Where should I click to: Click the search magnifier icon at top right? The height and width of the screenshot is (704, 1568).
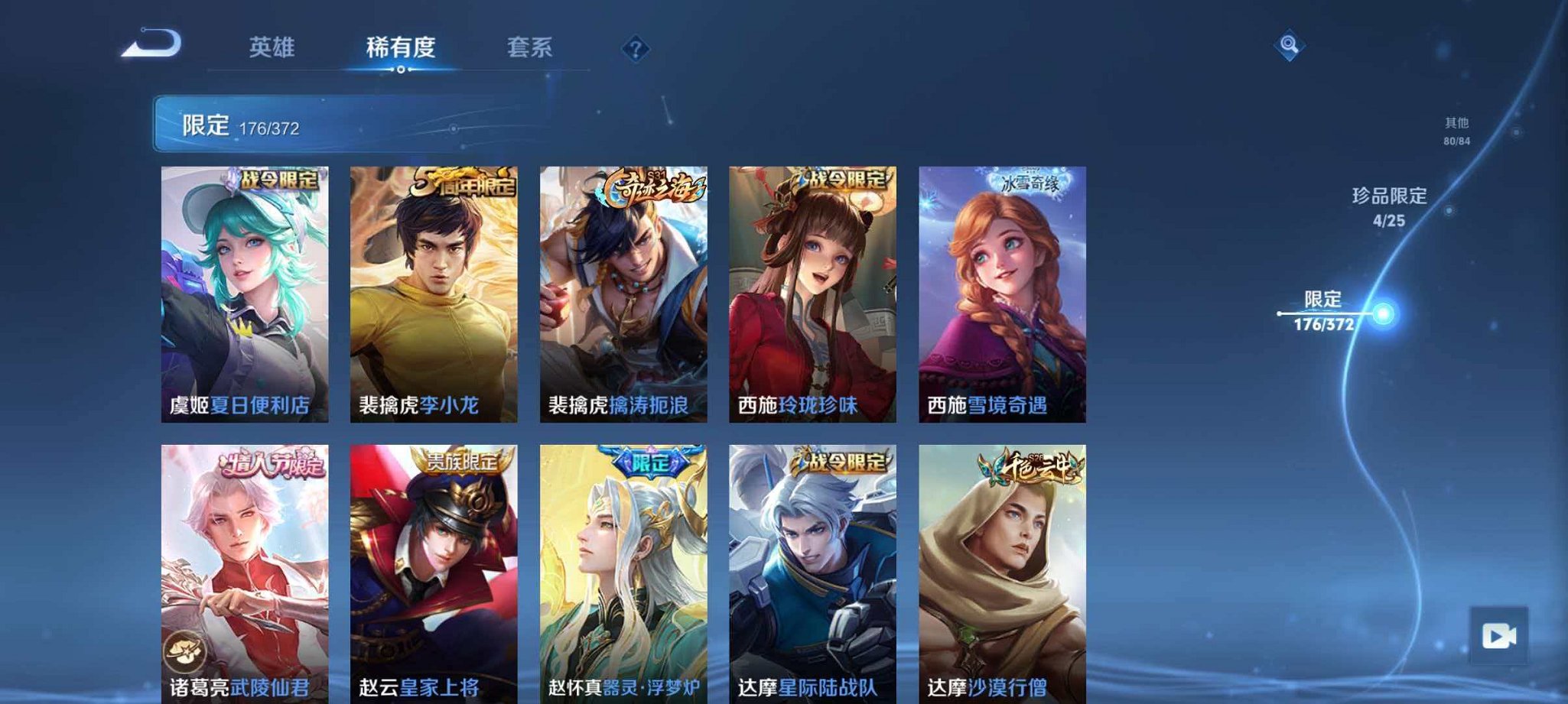pyautogui.click(x=1288, y=46)
